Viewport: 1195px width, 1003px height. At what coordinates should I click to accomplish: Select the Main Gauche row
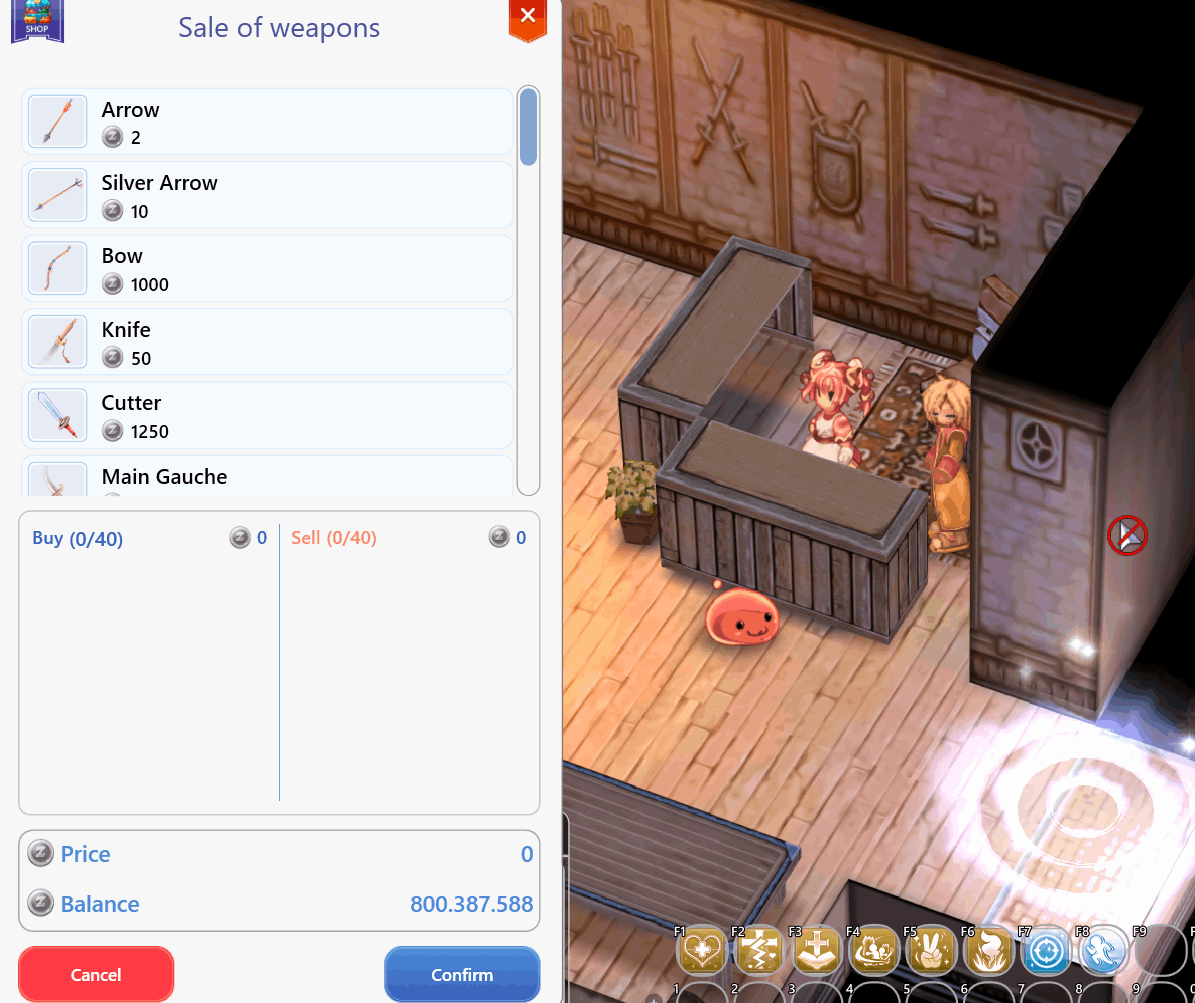coord(267,478)
